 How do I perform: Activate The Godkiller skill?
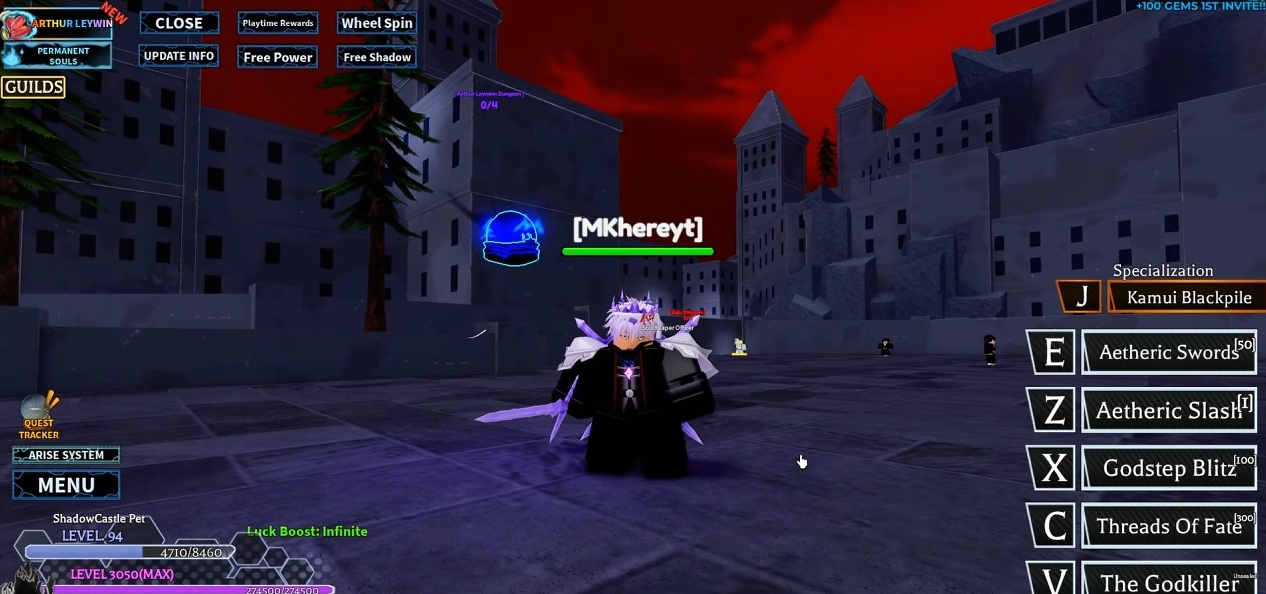[x=1169, y=580]
